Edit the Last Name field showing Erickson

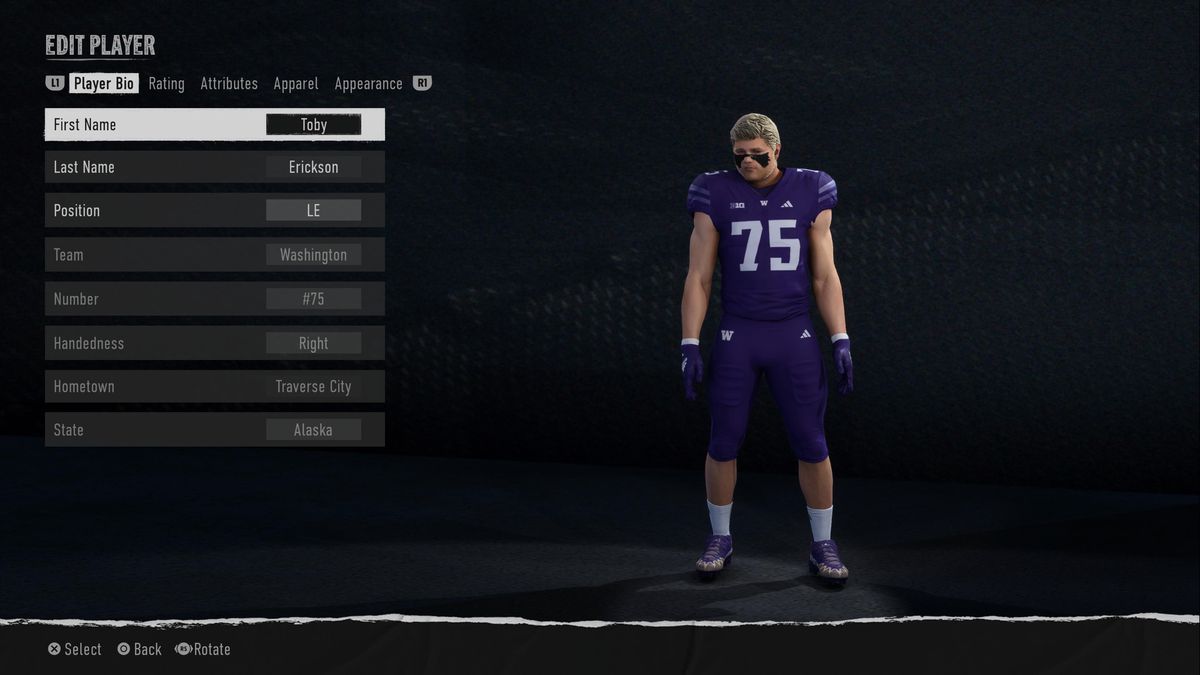click(215, 167)
